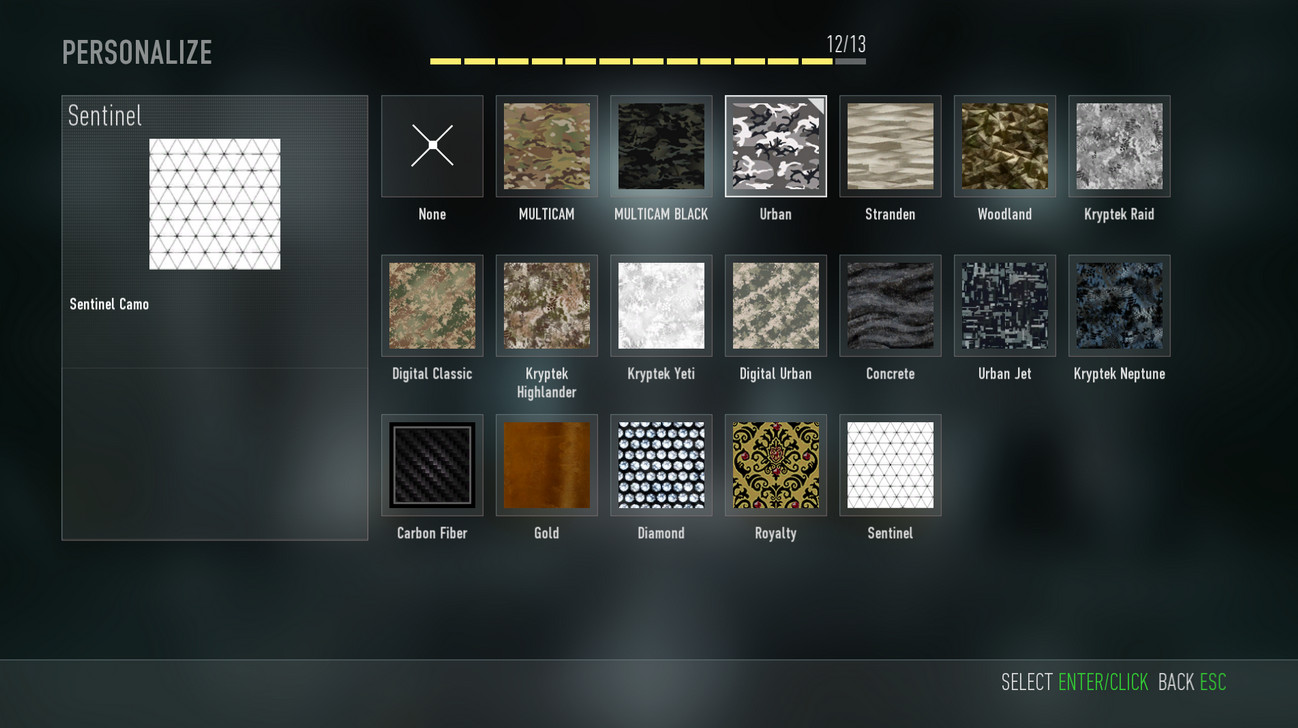Viewport: 1298px width, 728px height.
Task: Select the None camo option
Action: click(432, 146)
